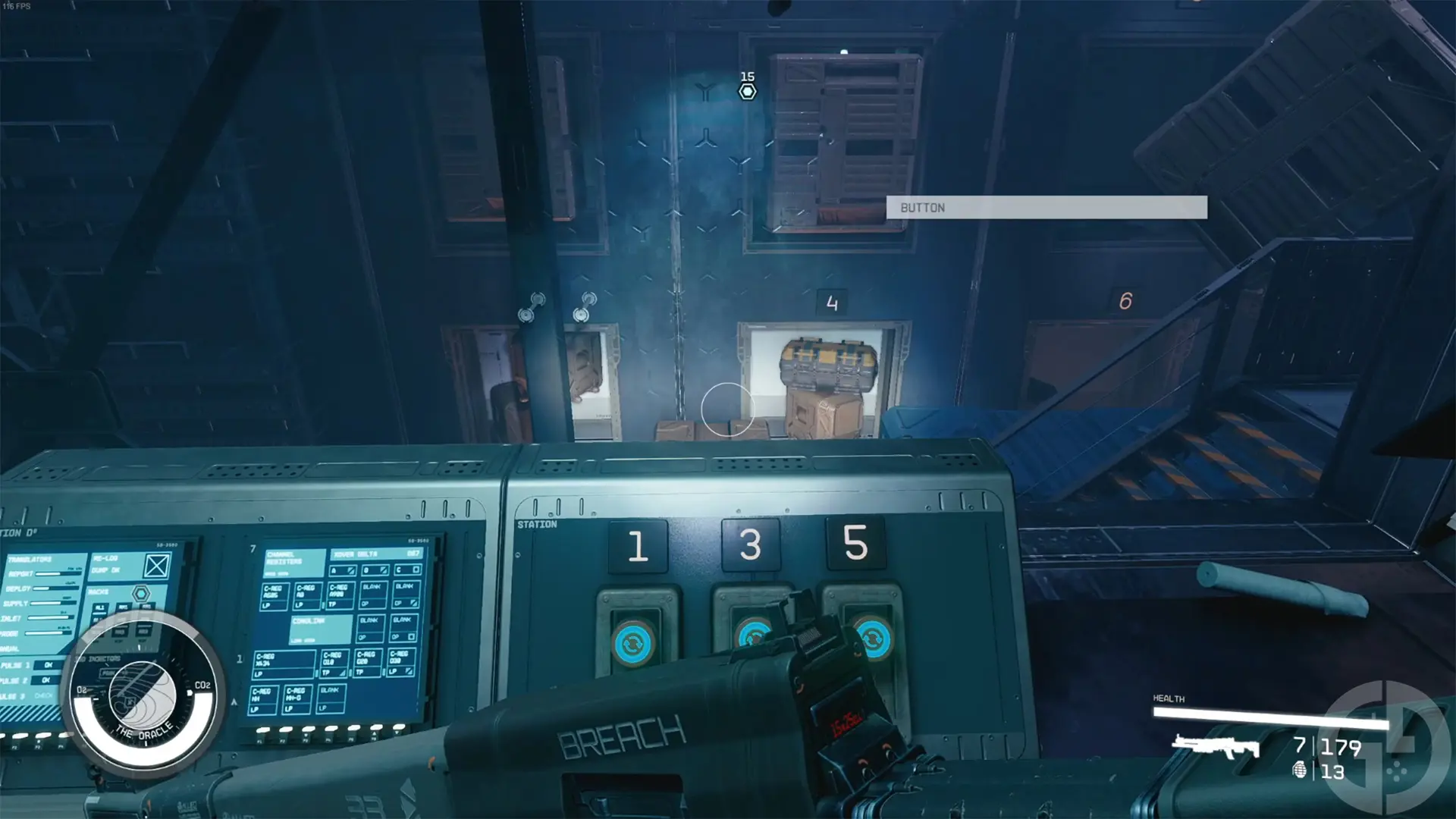Select the TRANSLATORS menu heading
Viewport: 1456px width, 819px height.
click(30, 559)
